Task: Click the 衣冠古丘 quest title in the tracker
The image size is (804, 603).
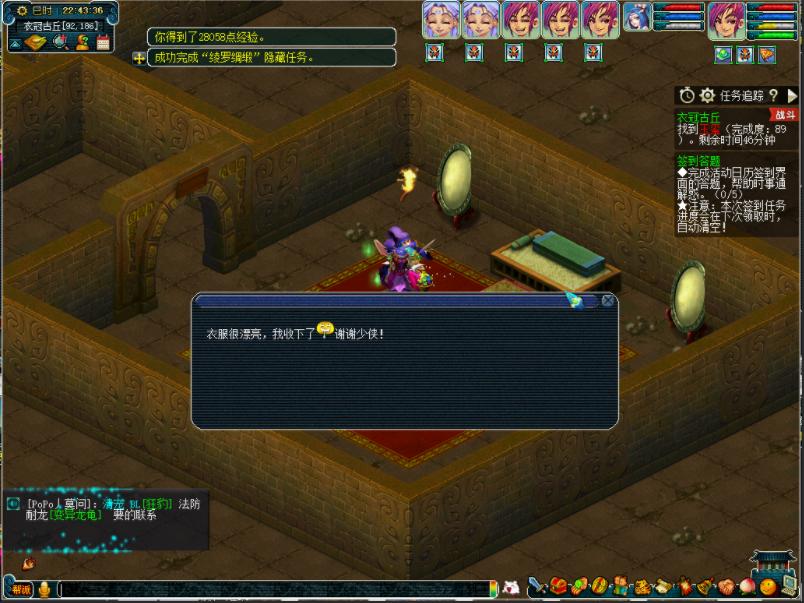Action: [x=698, y=117]
